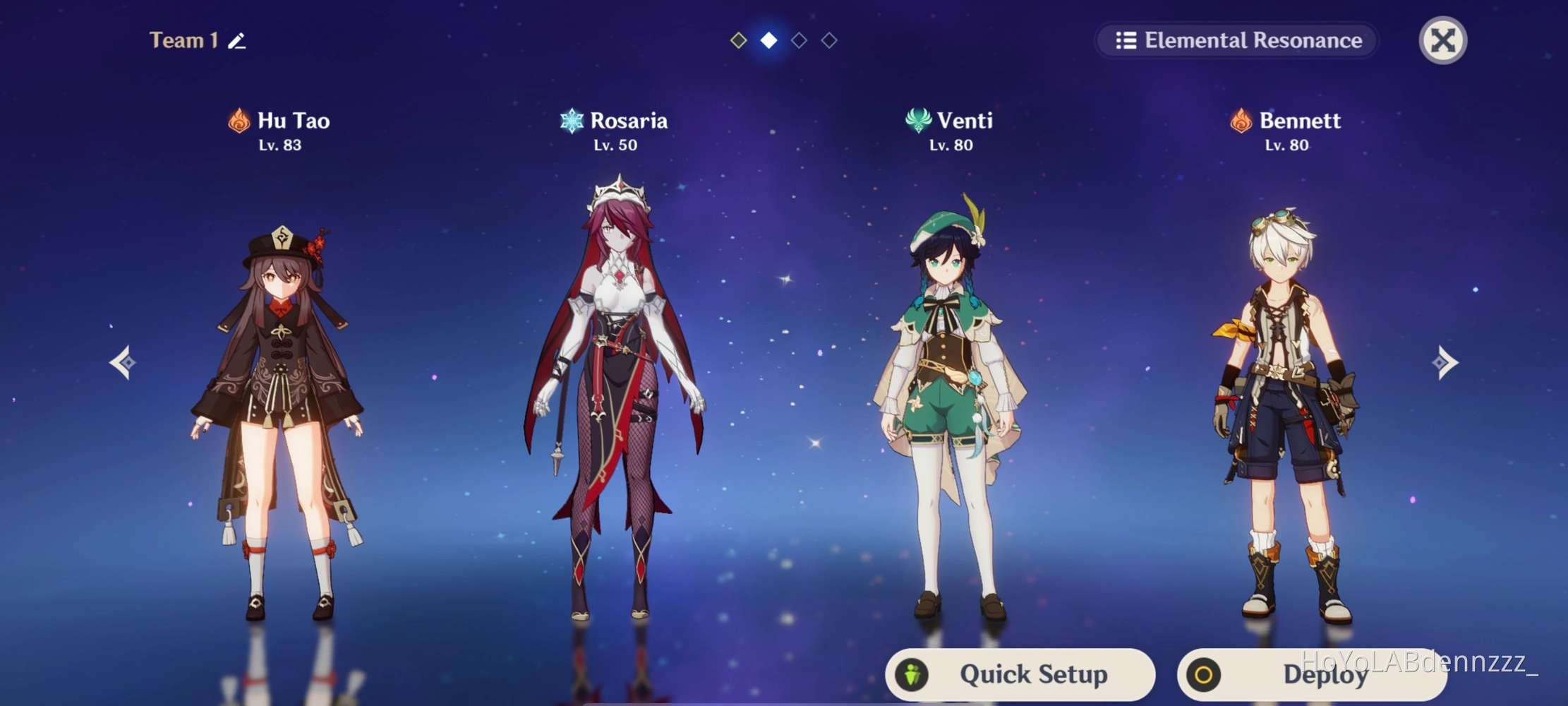1568x706 pixels.
Task: Click Venti's Lv. 80 level text
Action: pyautogui.click(x=949, y=146)
